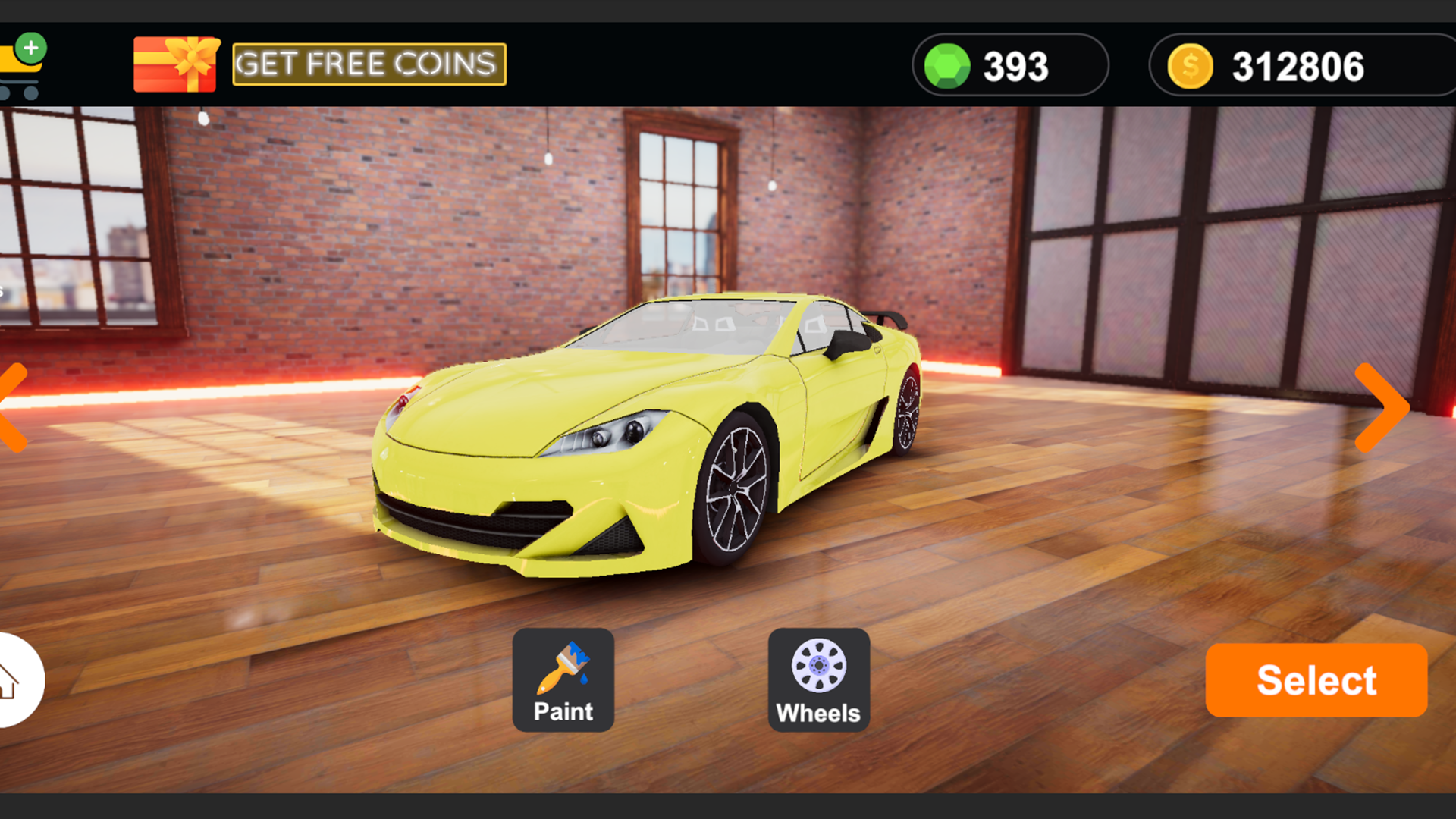Click the right orange chevron arrow

[1382, 406]
